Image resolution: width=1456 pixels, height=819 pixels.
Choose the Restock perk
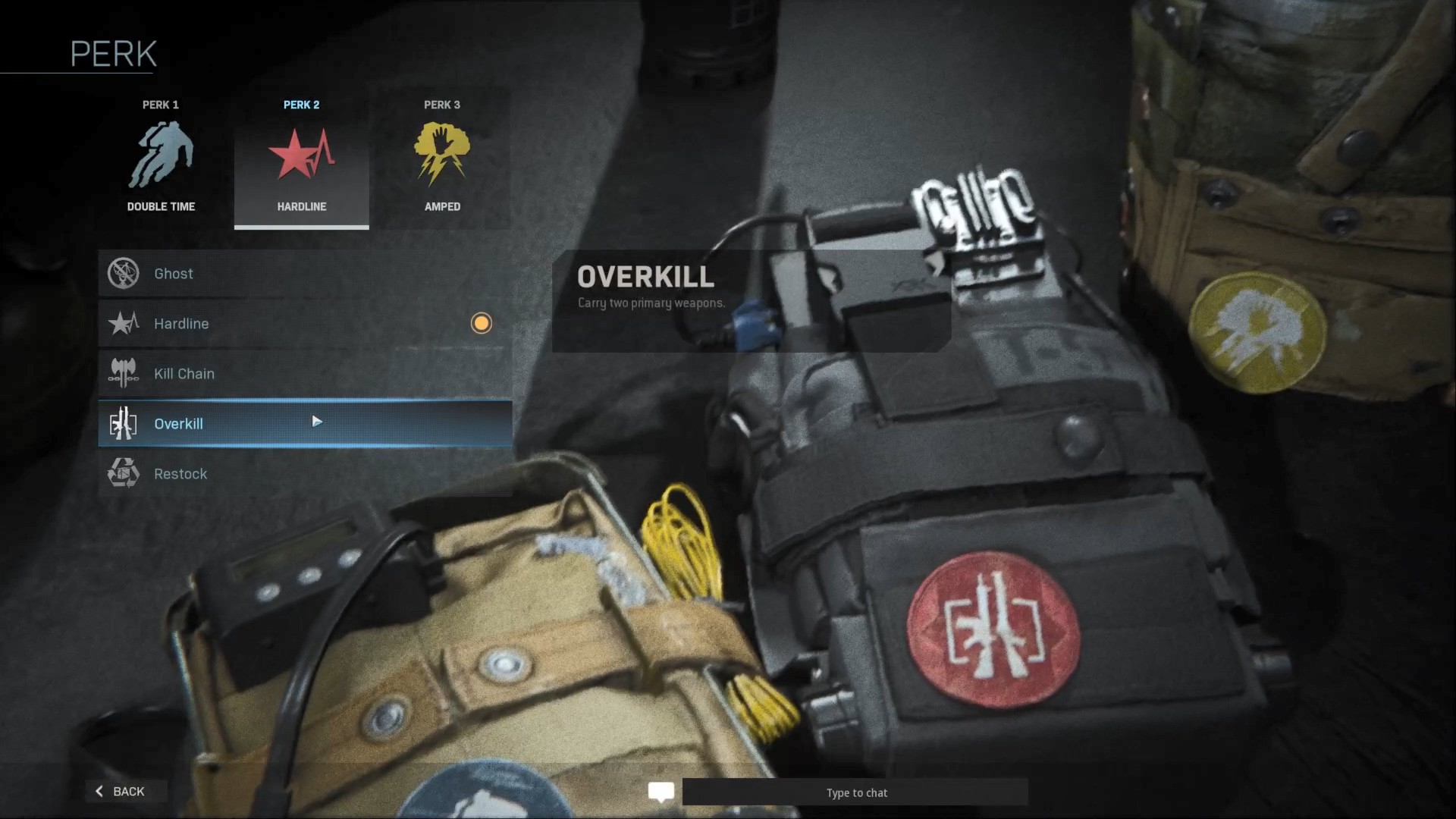[x=305, y=474]
